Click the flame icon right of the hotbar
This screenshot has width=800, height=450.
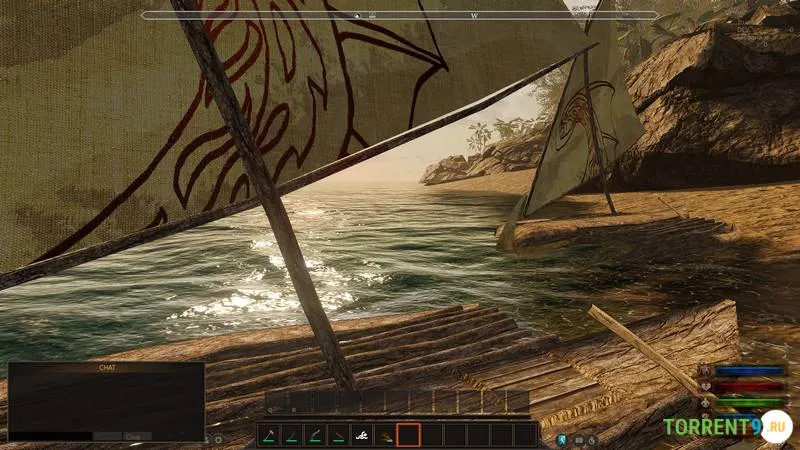tap(592, 438)
